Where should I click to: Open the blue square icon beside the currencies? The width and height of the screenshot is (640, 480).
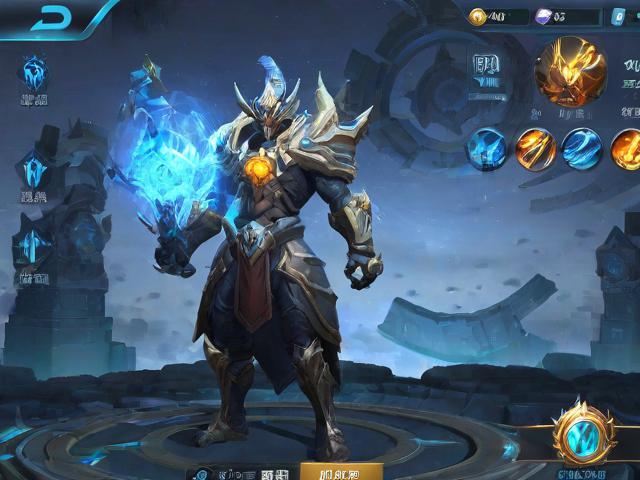pos(619,17)
